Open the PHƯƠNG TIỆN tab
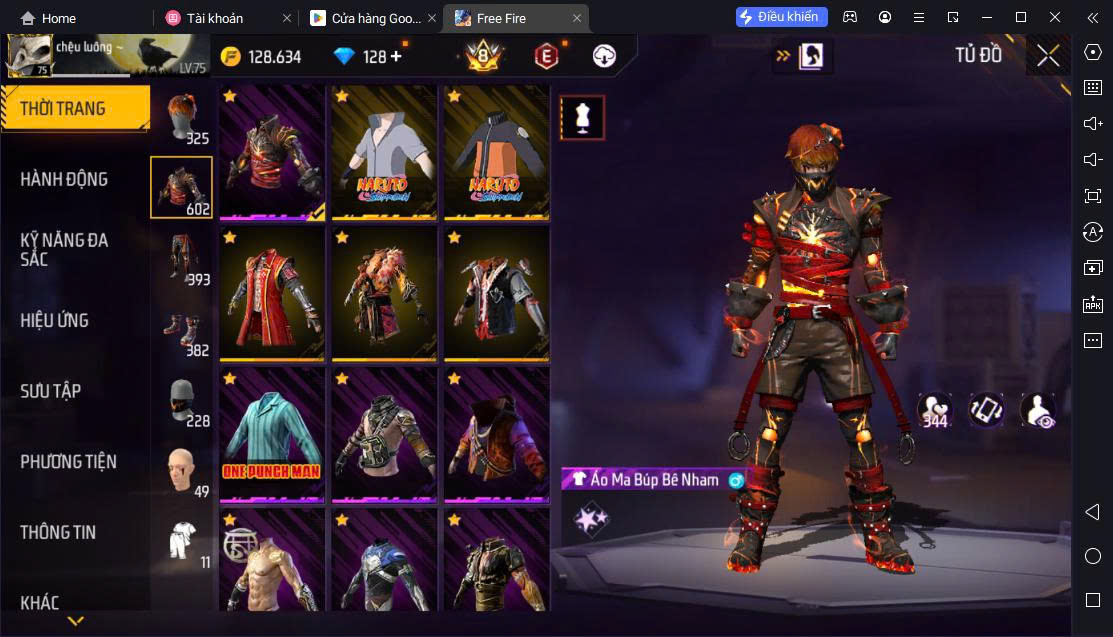This screenshot has height=637, width=1113. click(x=68, y=461)
